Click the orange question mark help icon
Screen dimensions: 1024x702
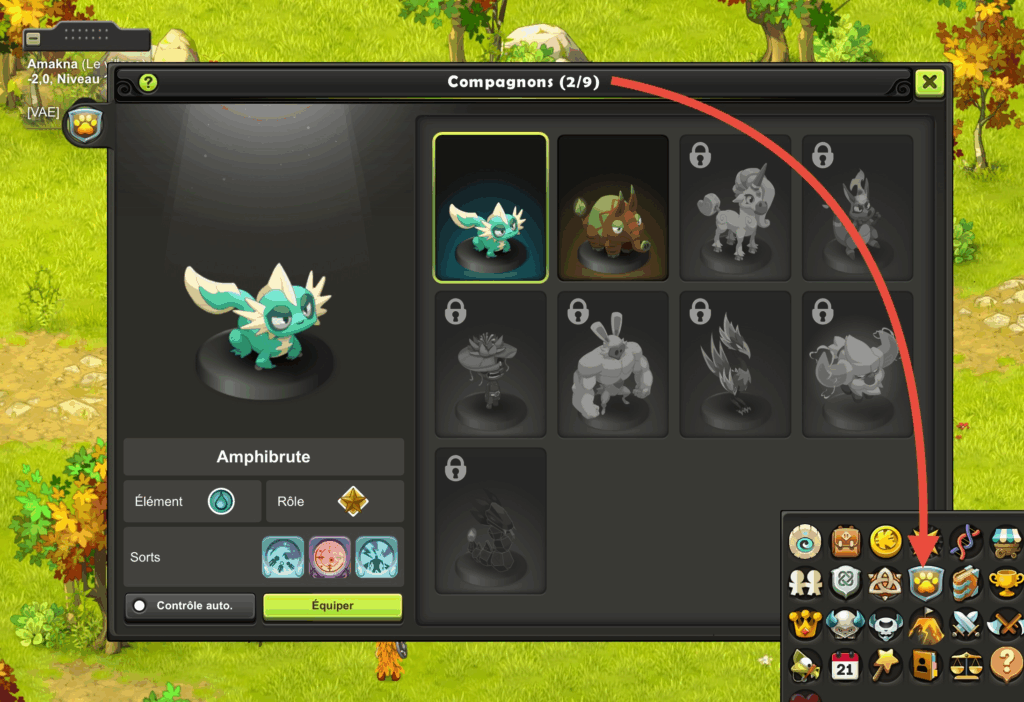tap(1006, 664)
